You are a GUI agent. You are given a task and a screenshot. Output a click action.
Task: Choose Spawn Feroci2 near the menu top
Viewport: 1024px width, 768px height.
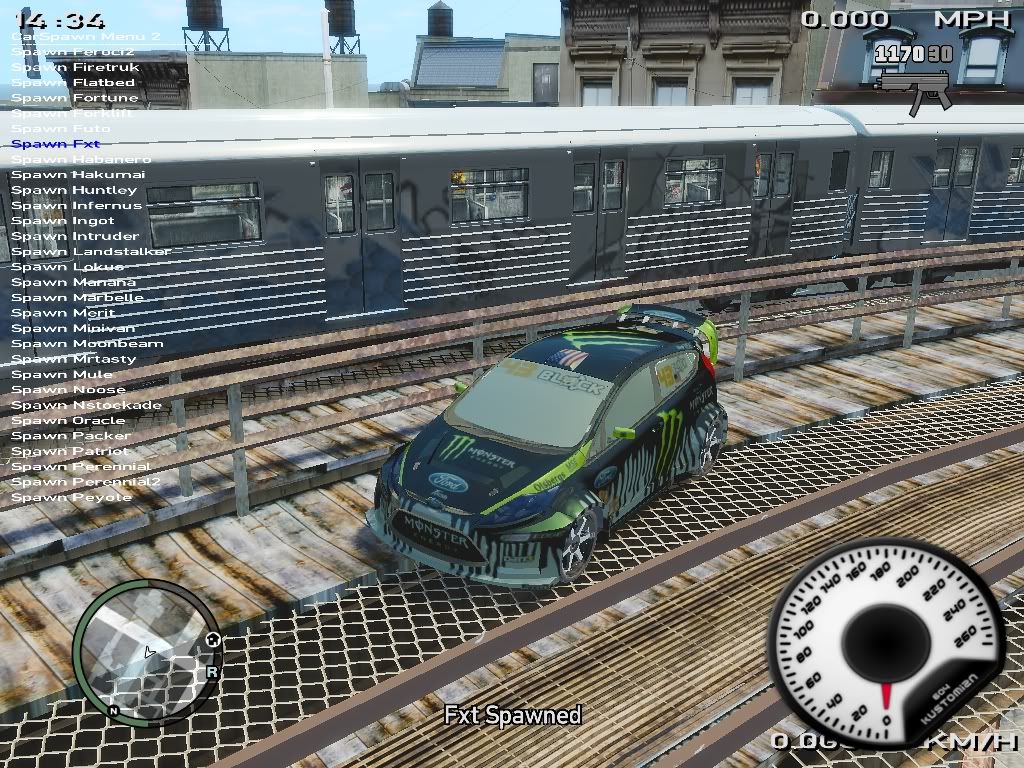73,51
